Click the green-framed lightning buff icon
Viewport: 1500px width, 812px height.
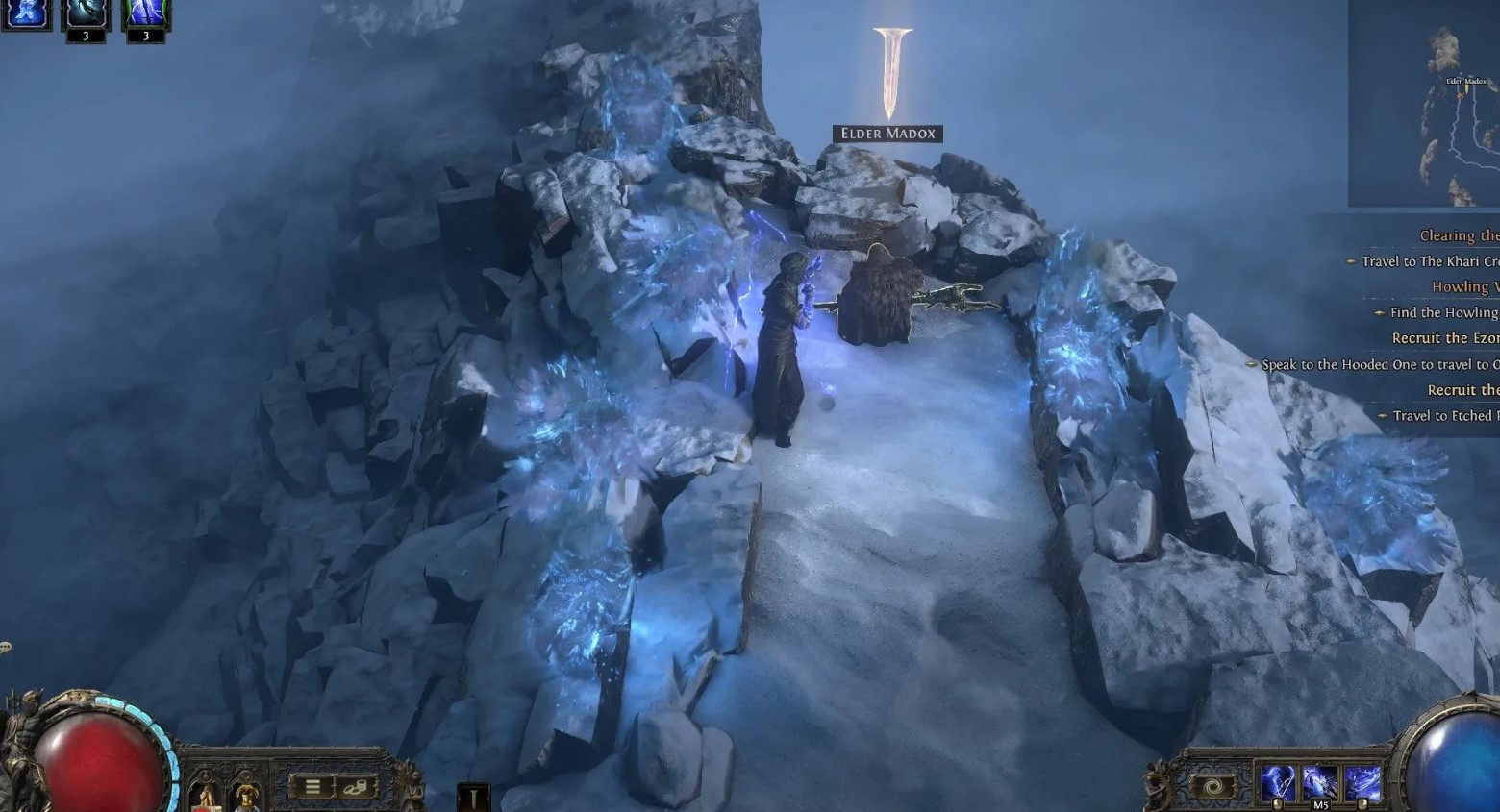[x=146, y=13]
